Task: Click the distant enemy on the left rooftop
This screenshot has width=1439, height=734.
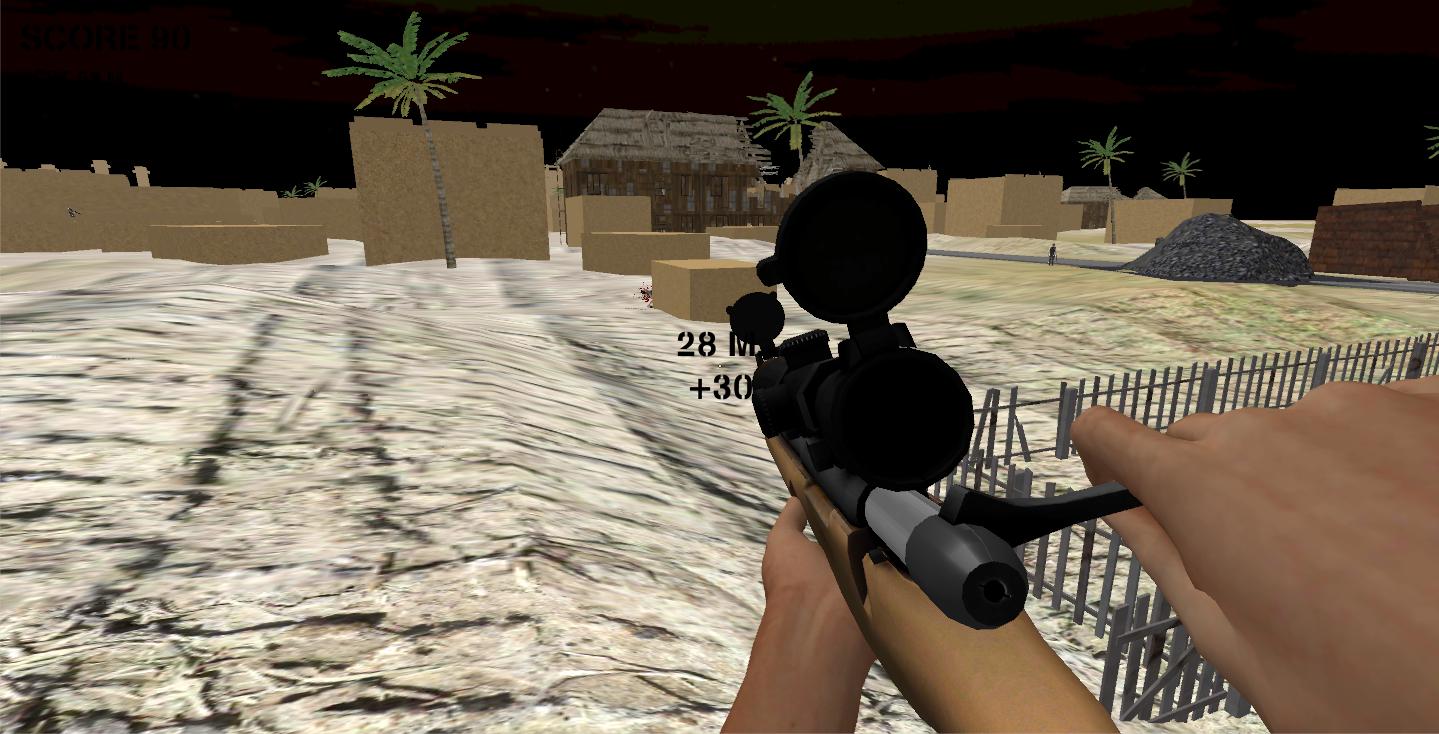Action: click(x=71, y=212)
